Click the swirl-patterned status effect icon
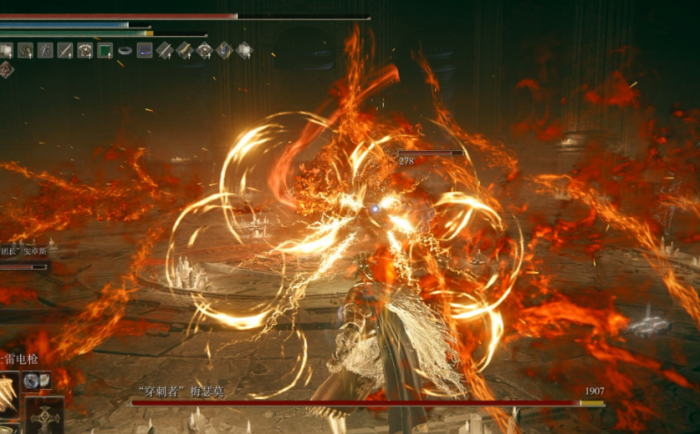 (x=25, y=50)
